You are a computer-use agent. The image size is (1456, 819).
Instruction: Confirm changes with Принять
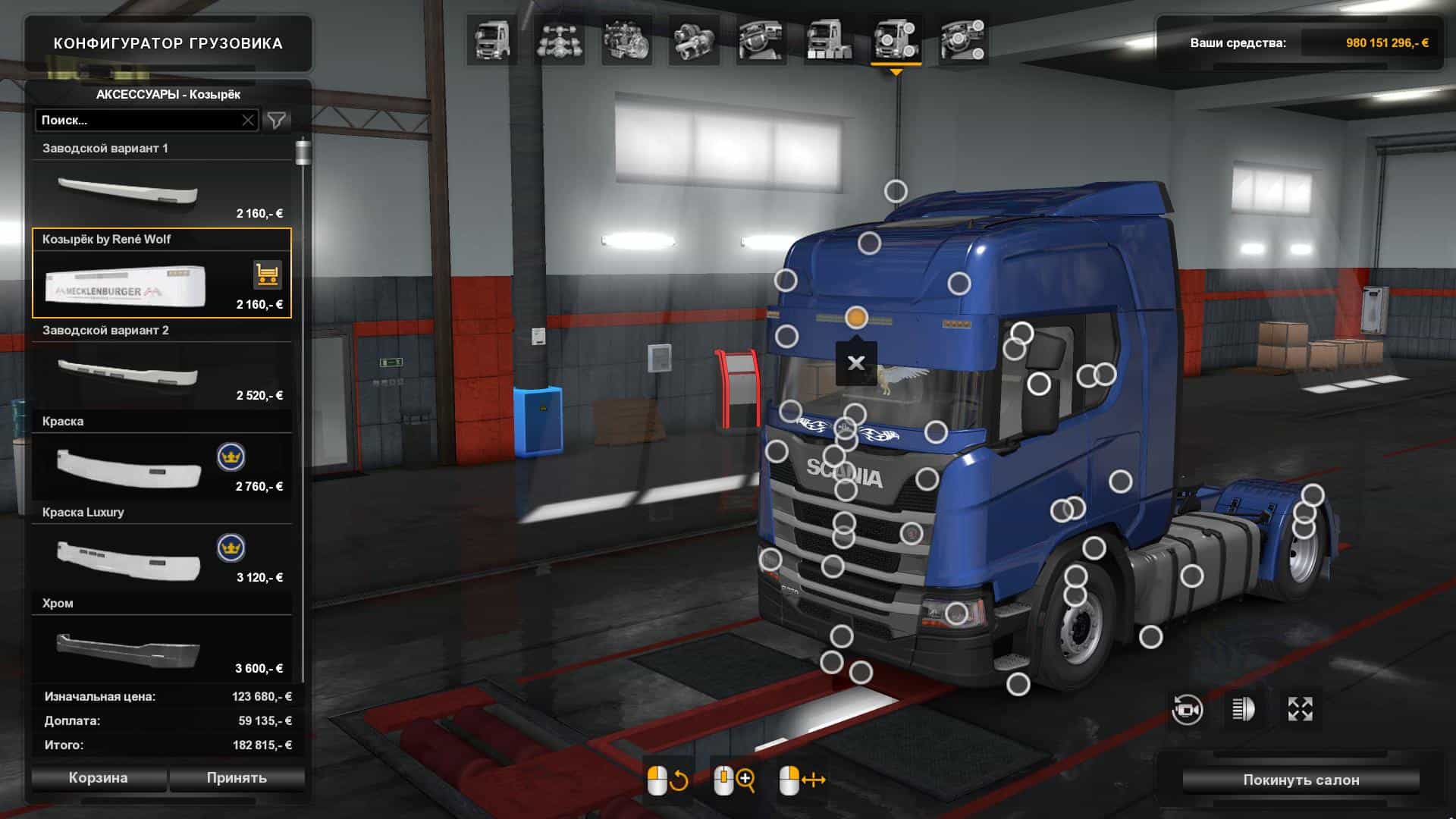click(x=237, y=778)
